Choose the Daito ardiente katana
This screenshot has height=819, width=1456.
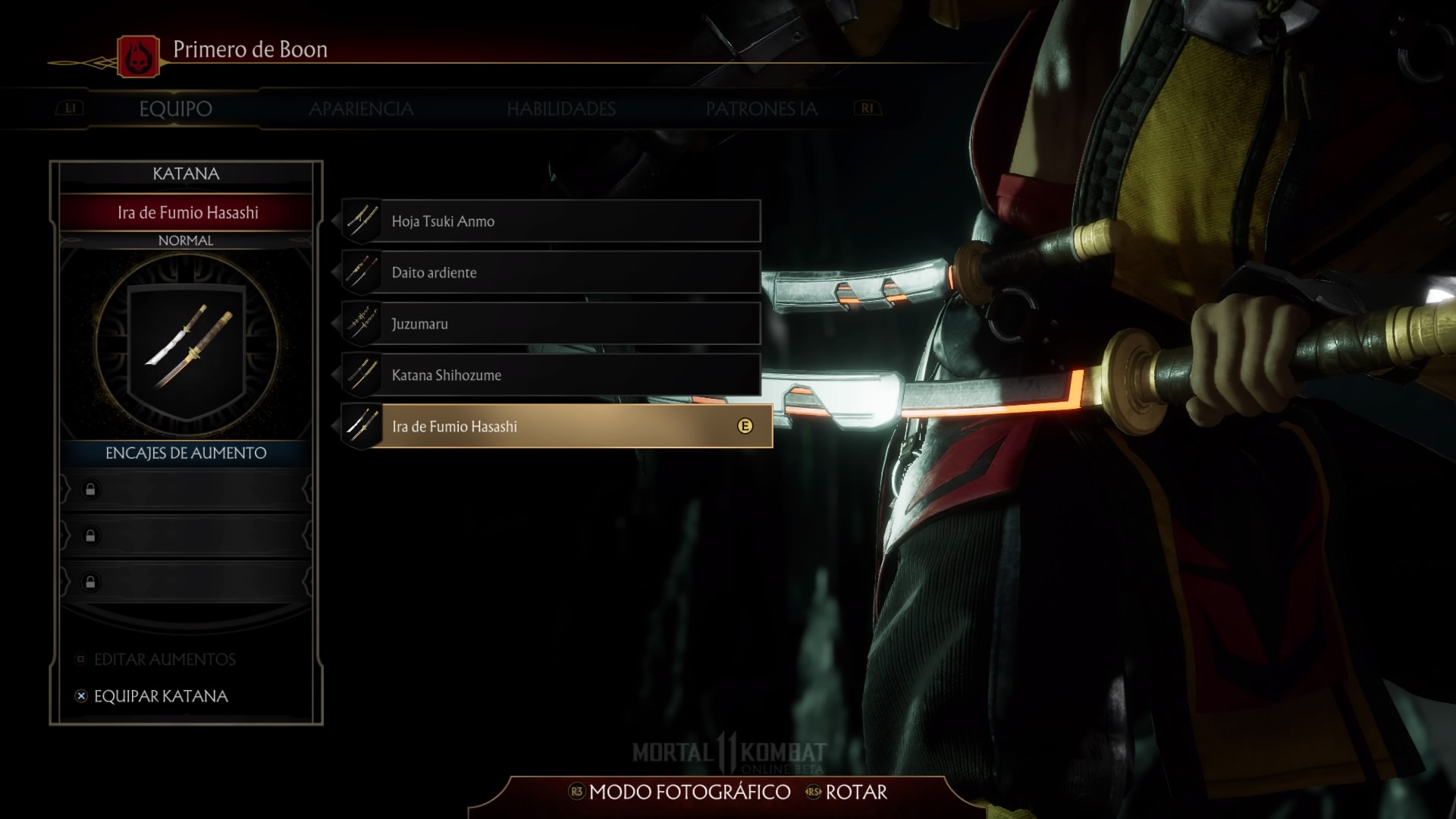pyautogui.click(x=551, y=273)
